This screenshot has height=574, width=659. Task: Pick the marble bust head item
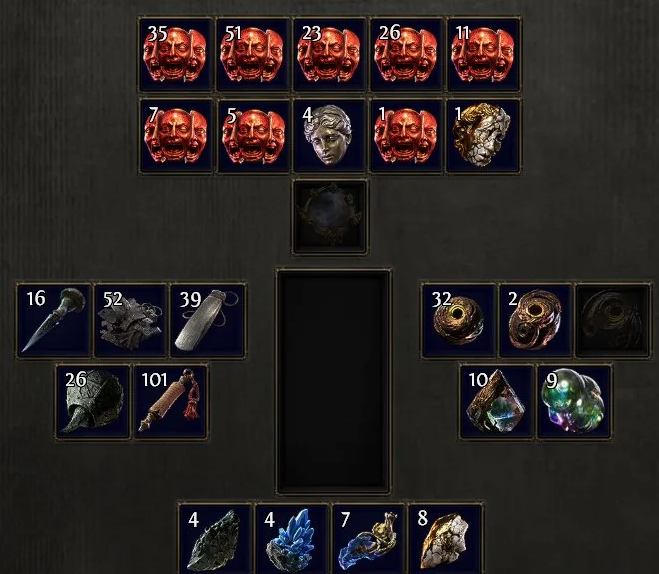coord(330,136)
